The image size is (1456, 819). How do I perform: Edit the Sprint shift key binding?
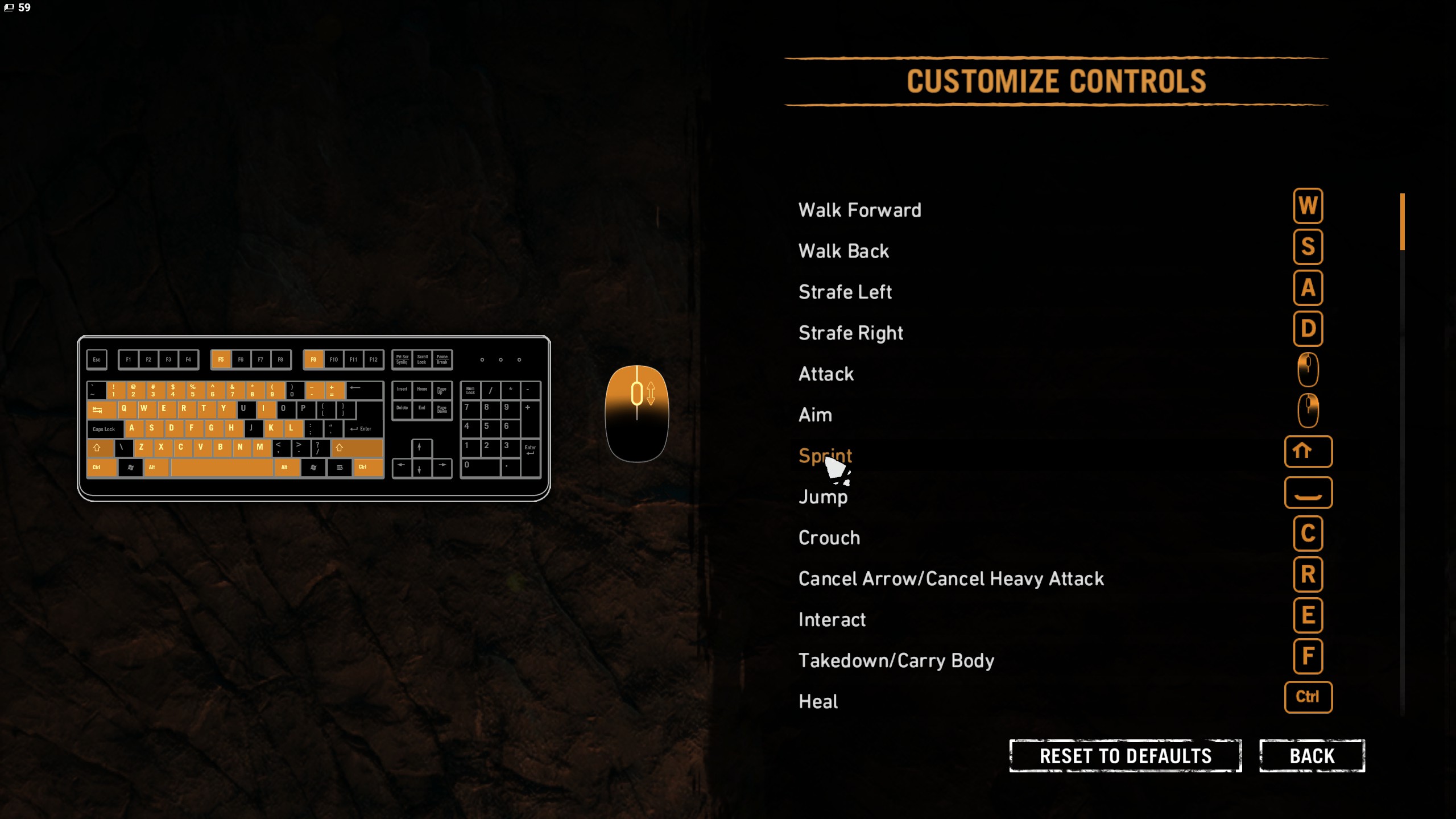pos(1308,452)
